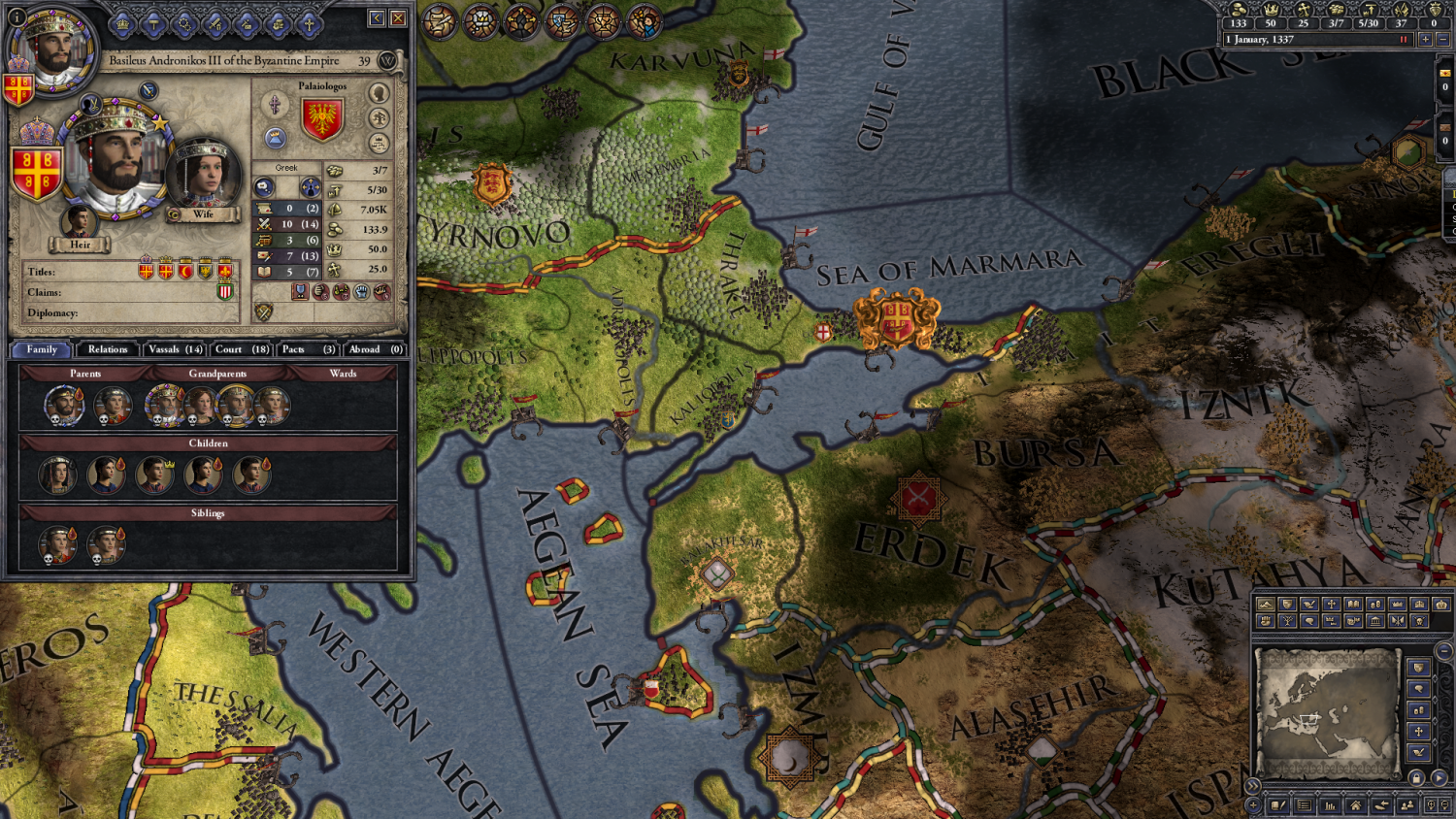
Task: Switch to the Vassals tab
Action: pyautogui.click(x=173, y=349)
